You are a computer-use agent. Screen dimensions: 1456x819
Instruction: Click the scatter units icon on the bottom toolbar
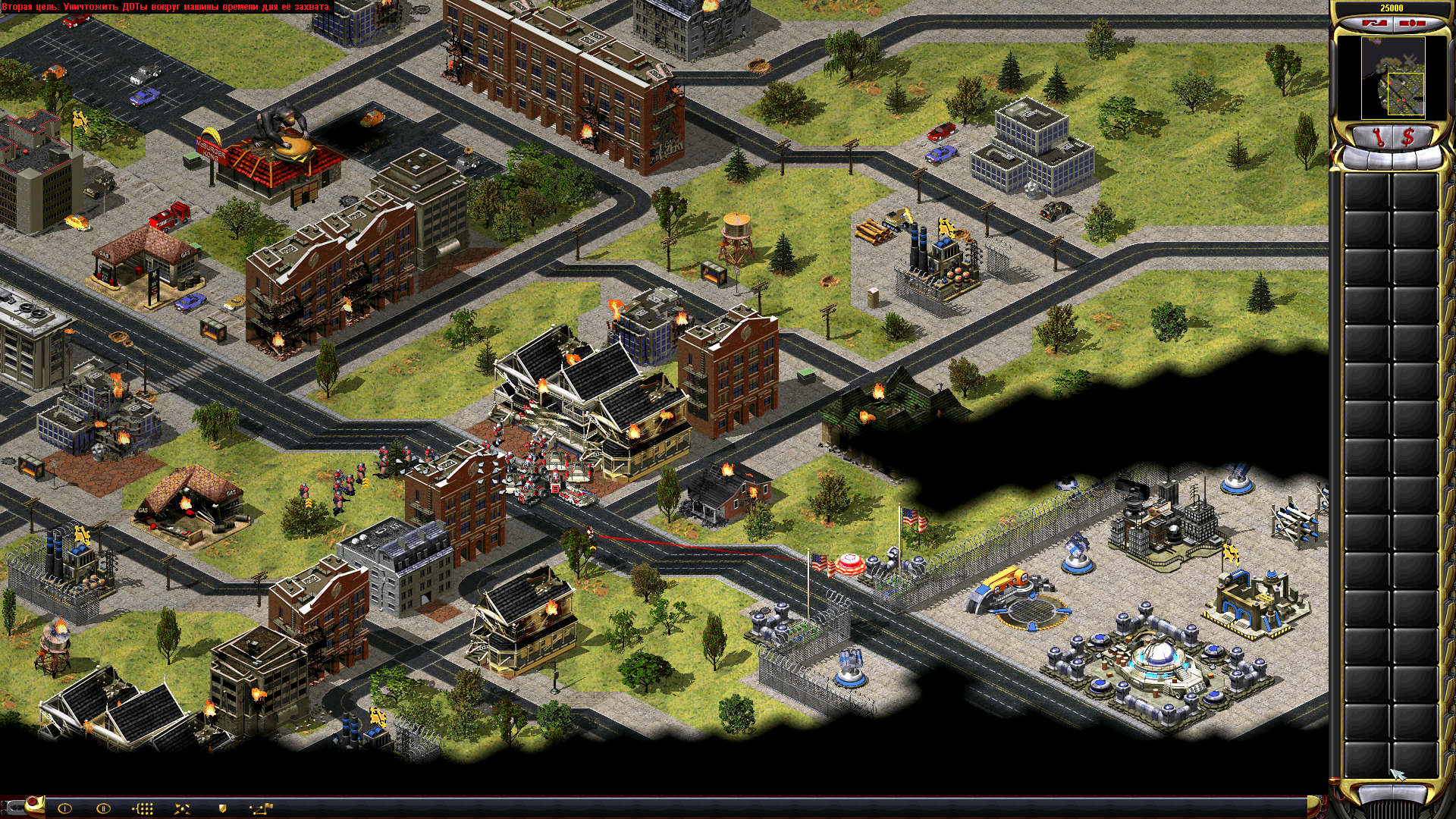(x=182, y=808)
